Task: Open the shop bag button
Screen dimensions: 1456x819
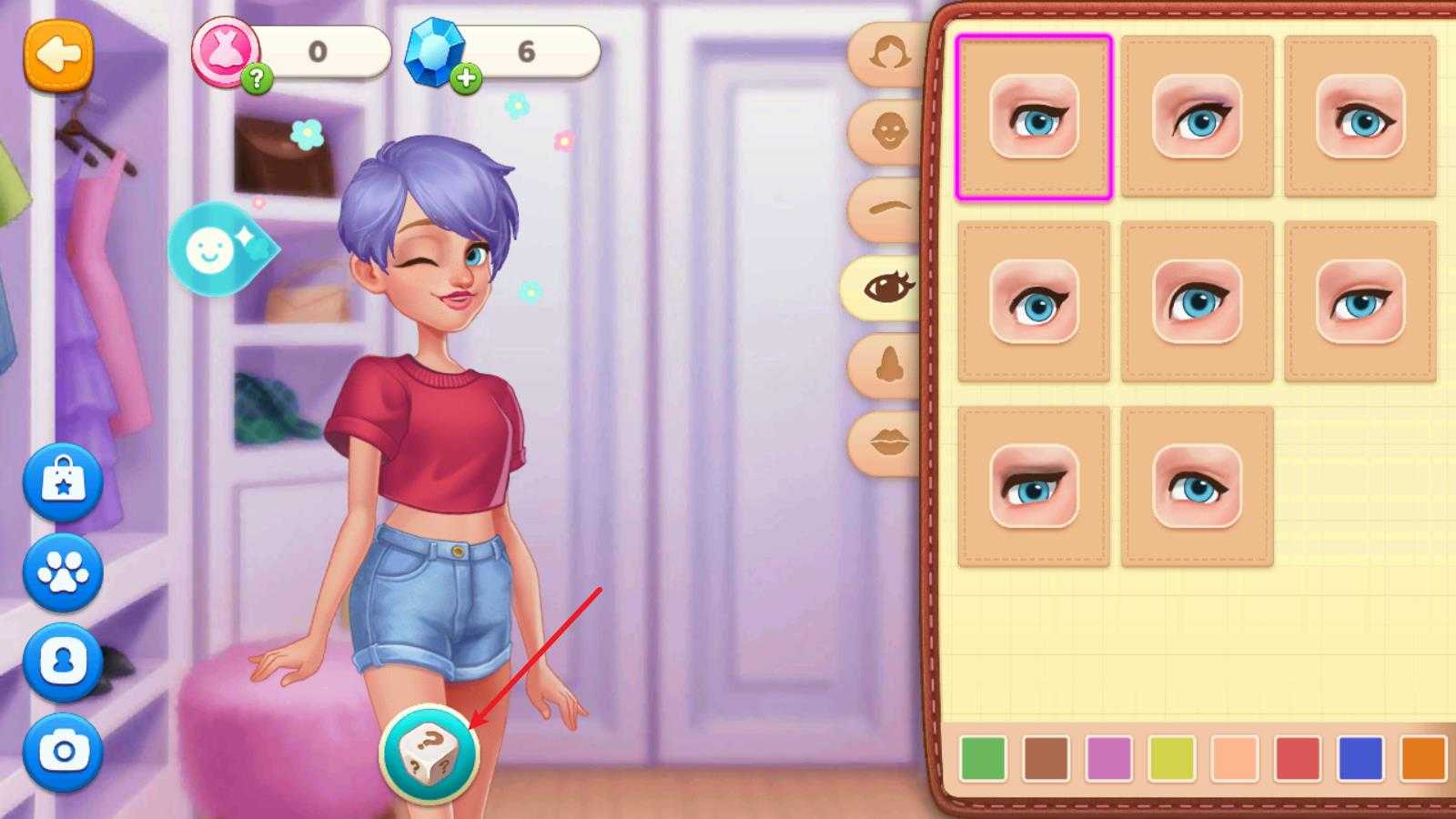Action: click(x=63, y=482)
